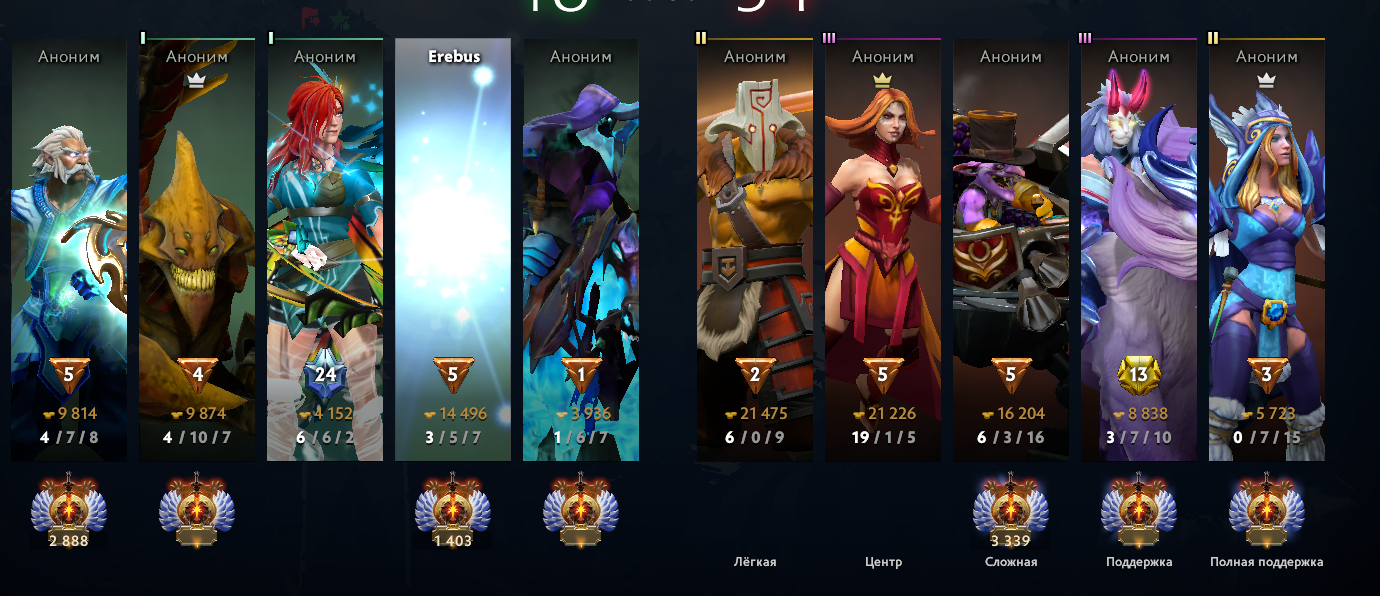Select the purple-hatted hero card scoring 1/6/7
Screen dimensions: 1380x596
[581, 250]
